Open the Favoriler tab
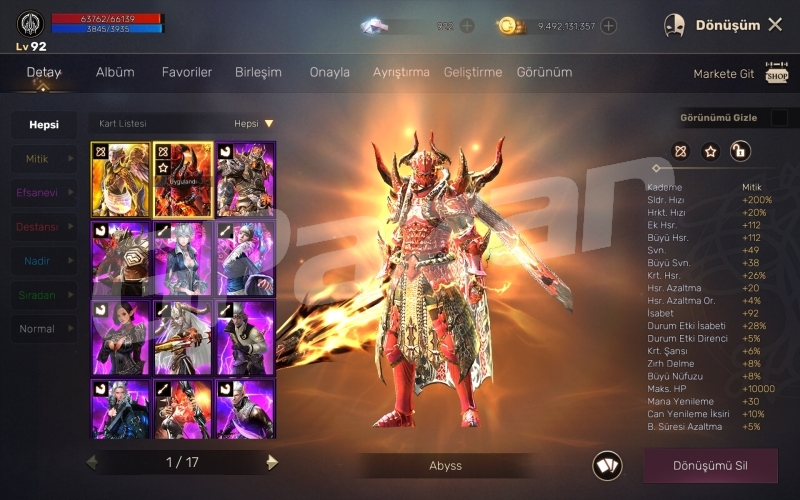The image size is (800, 500). tap(187, 73)
